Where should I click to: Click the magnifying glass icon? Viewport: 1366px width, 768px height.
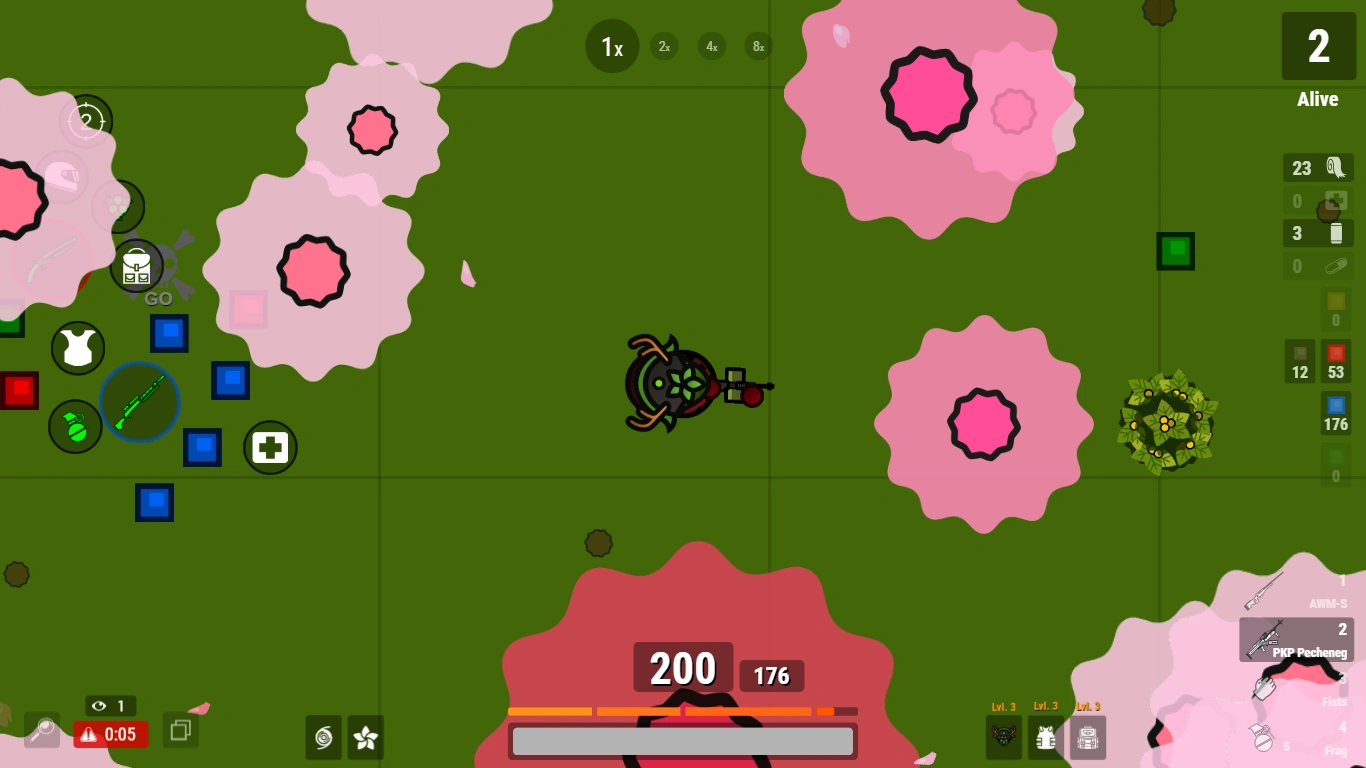(x=40, y=731)
